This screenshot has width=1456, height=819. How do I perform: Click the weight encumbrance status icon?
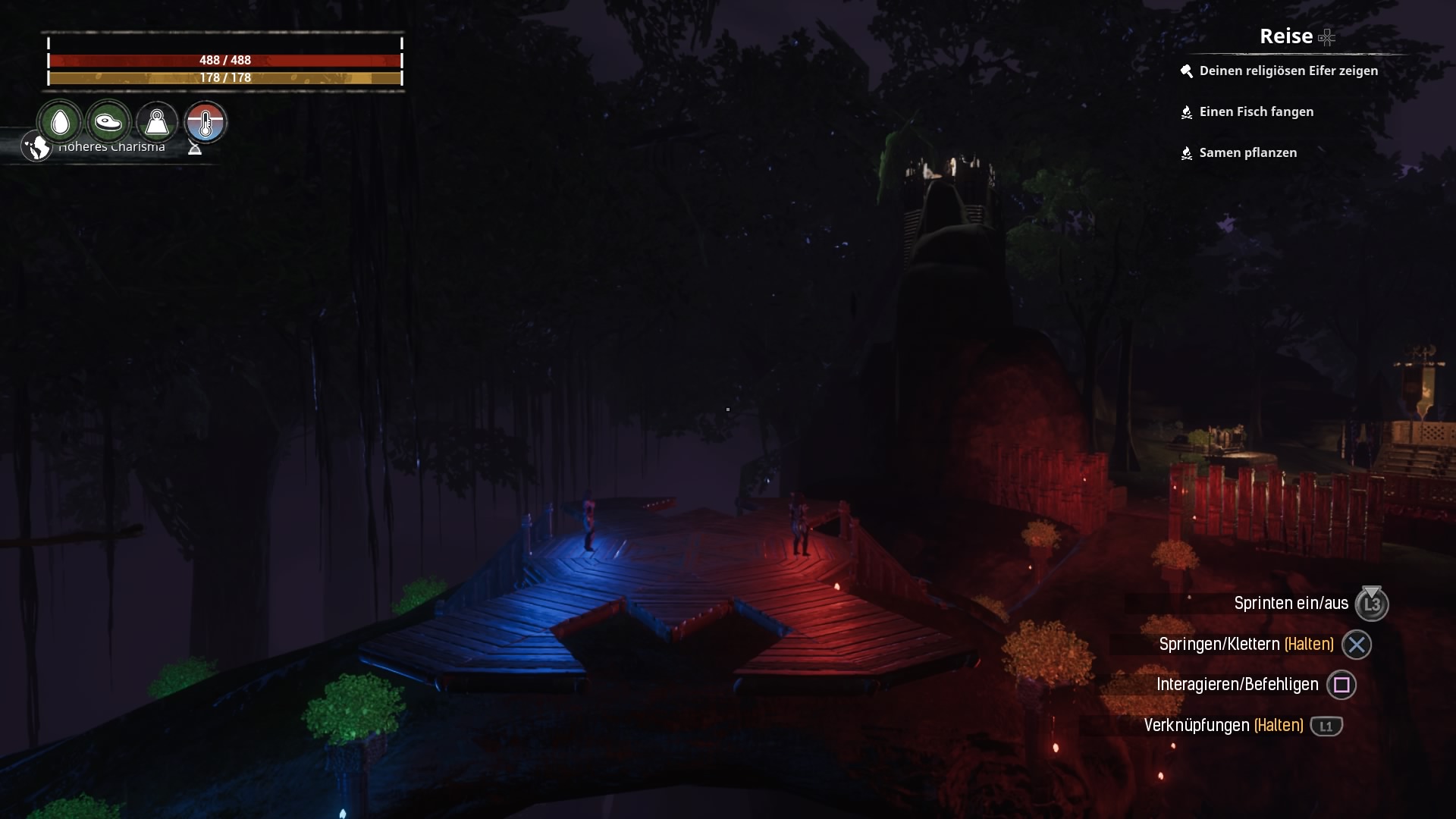pyautogui.click(x=157, y=122)
